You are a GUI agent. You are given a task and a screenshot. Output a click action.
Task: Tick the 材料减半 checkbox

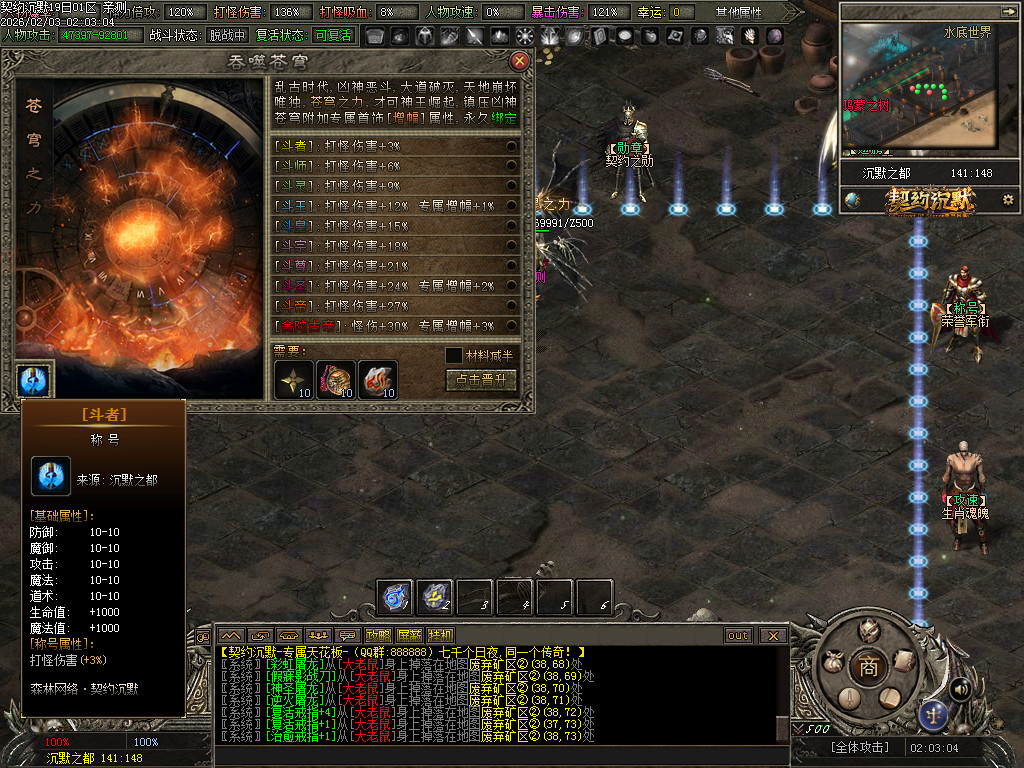click(x=454, y=355)
